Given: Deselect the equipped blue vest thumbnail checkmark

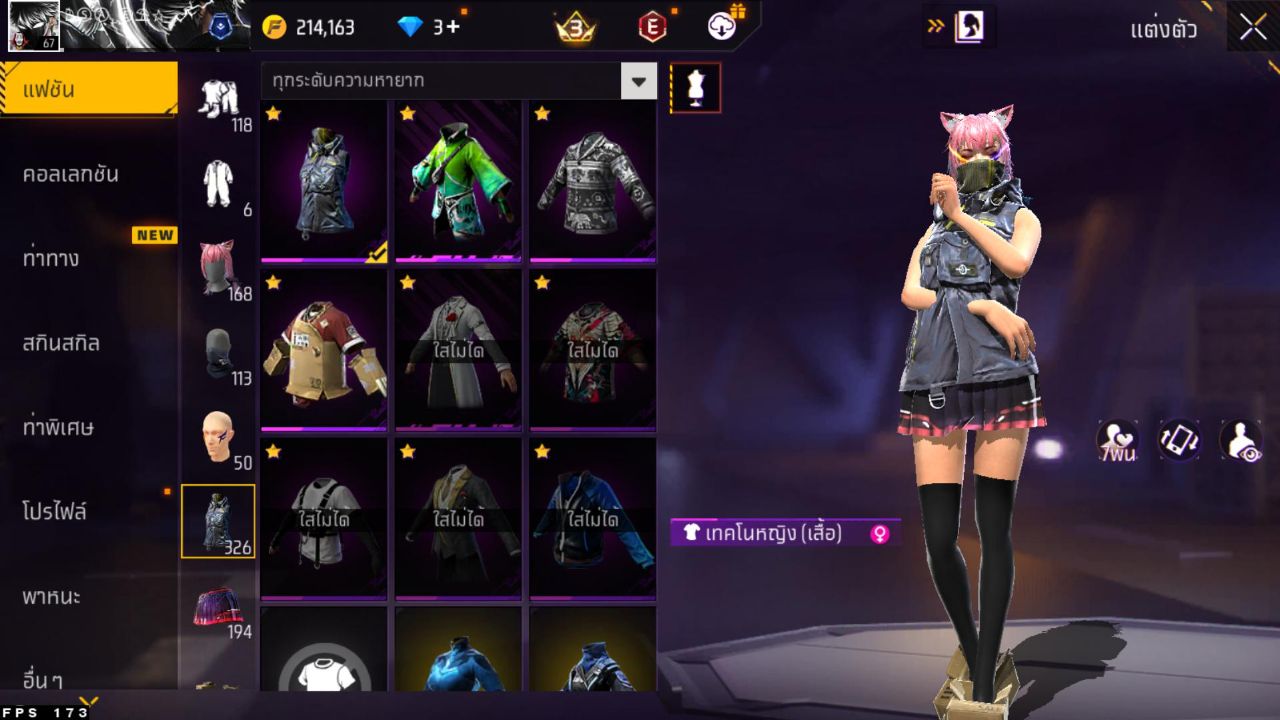Looking at the screenshot, I should click(375, 254).
